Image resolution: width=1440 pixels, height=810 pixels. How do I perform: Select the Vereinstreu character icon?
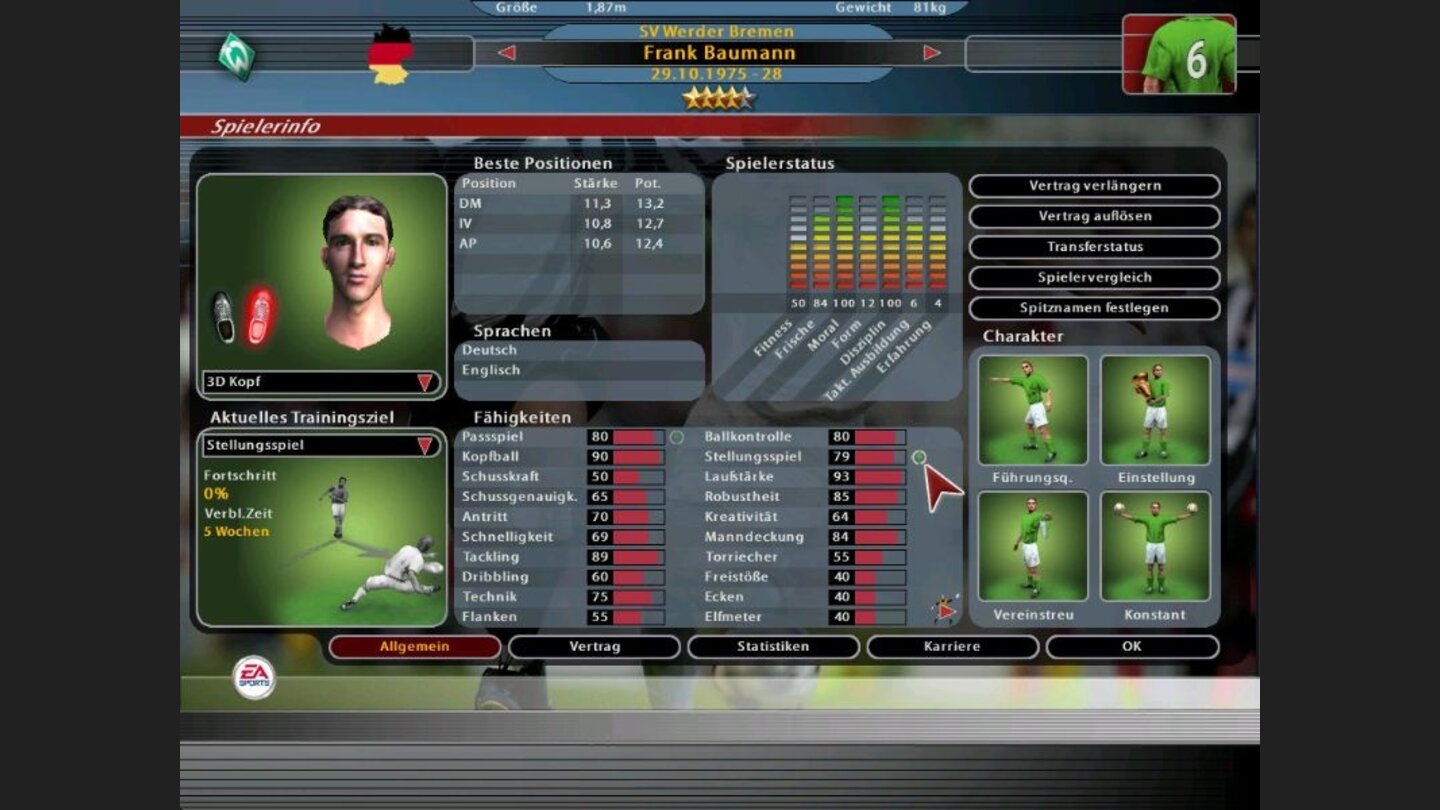click(x=1033, y=545)
